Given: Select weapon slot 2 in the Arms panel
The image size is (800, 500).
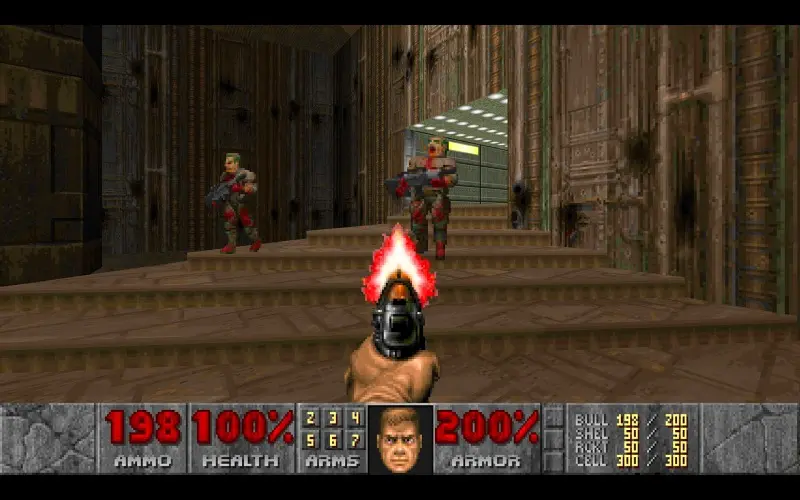Looking at the screenshot, I should tap(311, 419).
